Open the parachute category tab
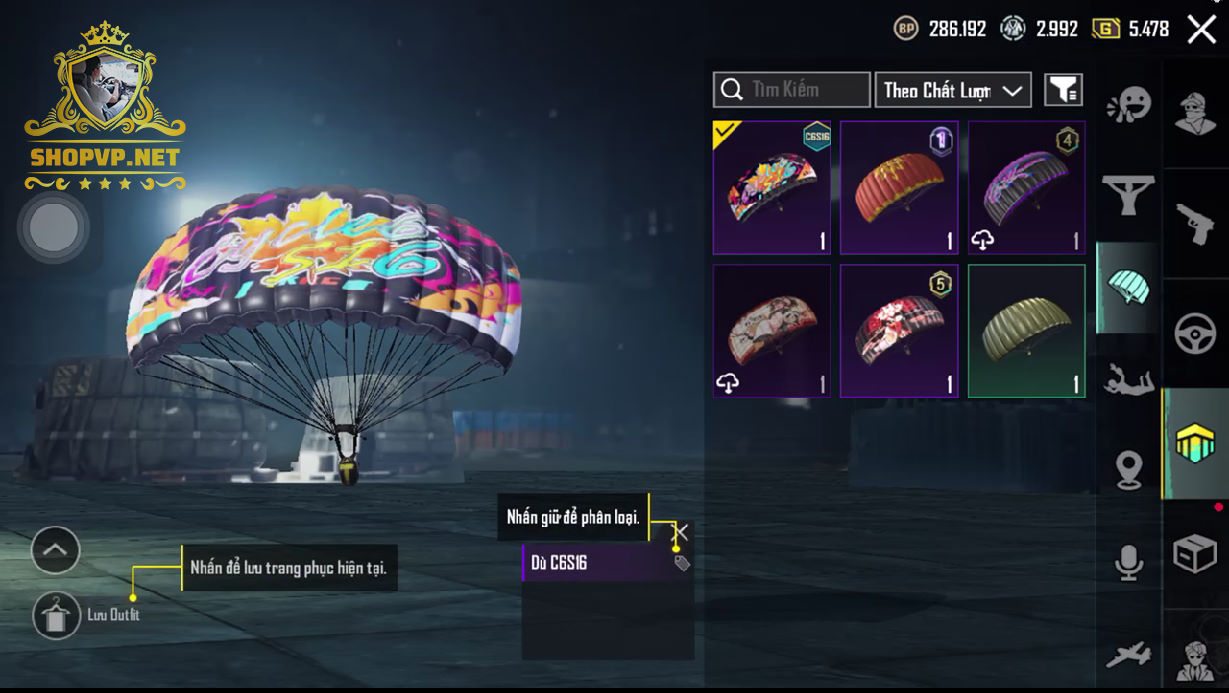 tap(1128, 288)
